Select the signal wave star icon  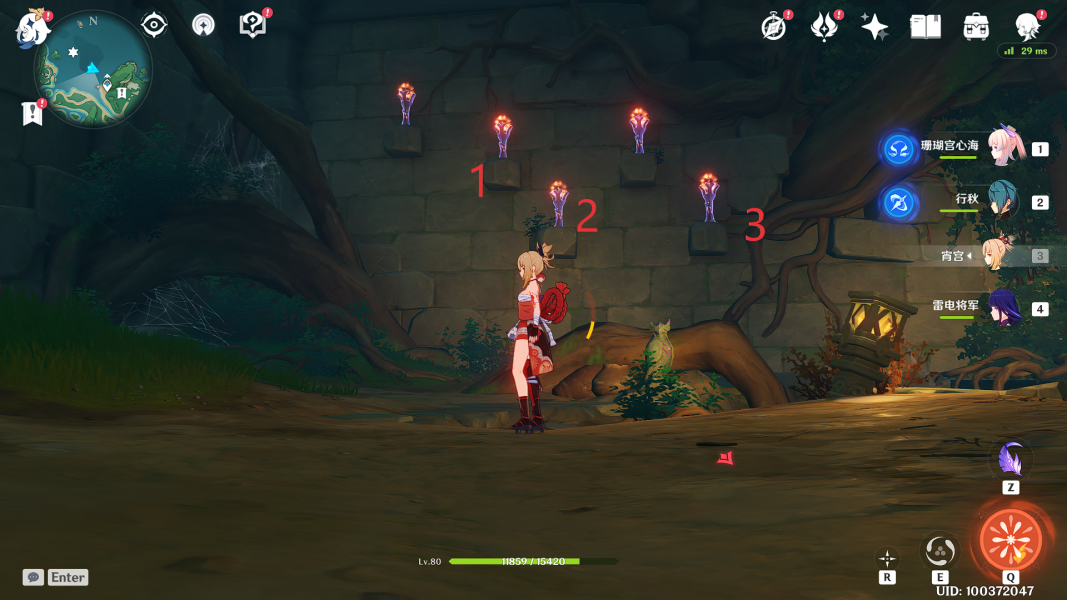203,26
